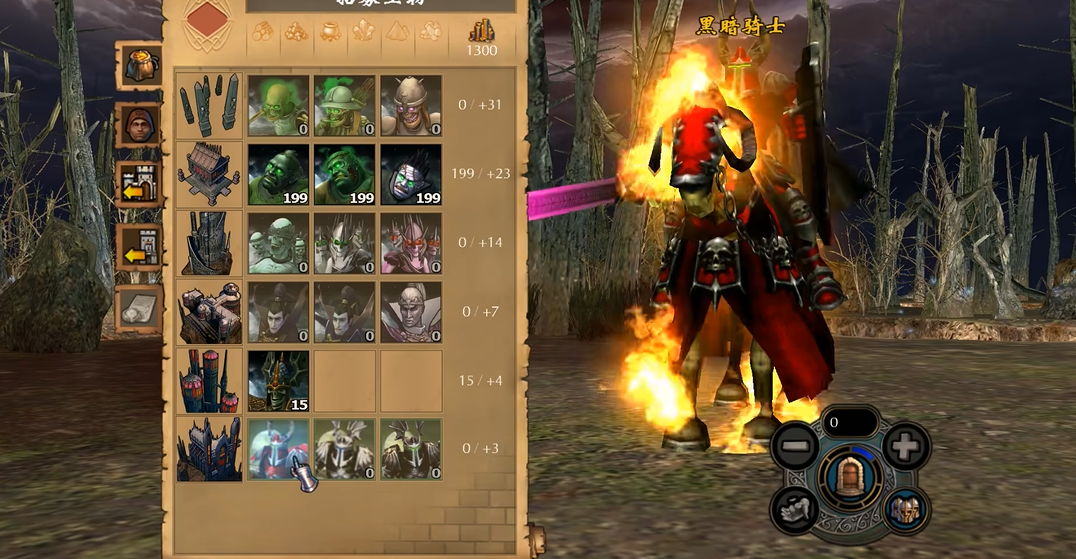Image resolution: width=1076 pixels, height=559 pixels.
Task: Increase recruit amount with plus button
Action: click(x=906, y=445)
